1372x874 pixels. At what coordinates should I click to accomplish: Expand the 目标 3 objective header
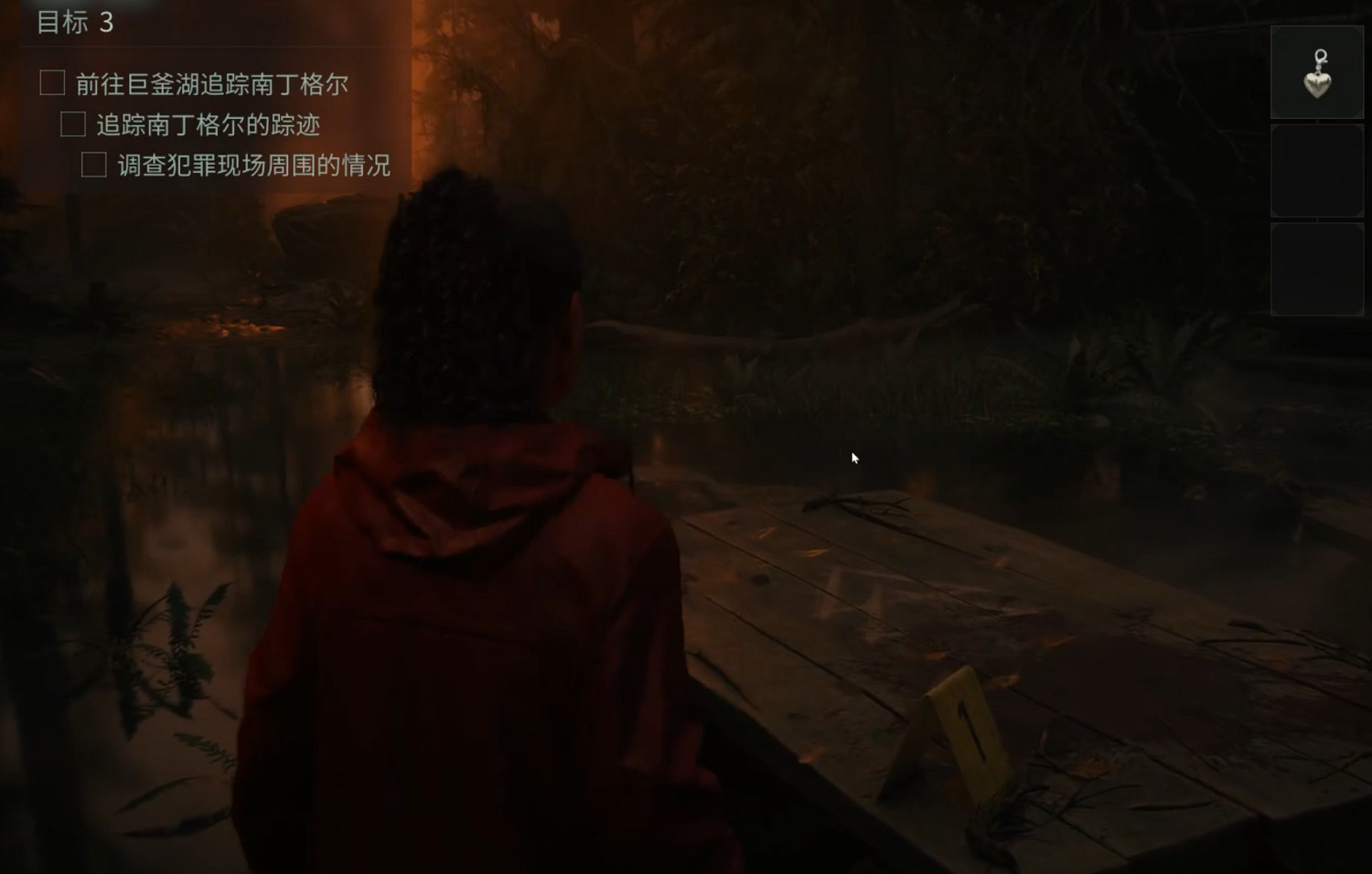tap(76, 25)
